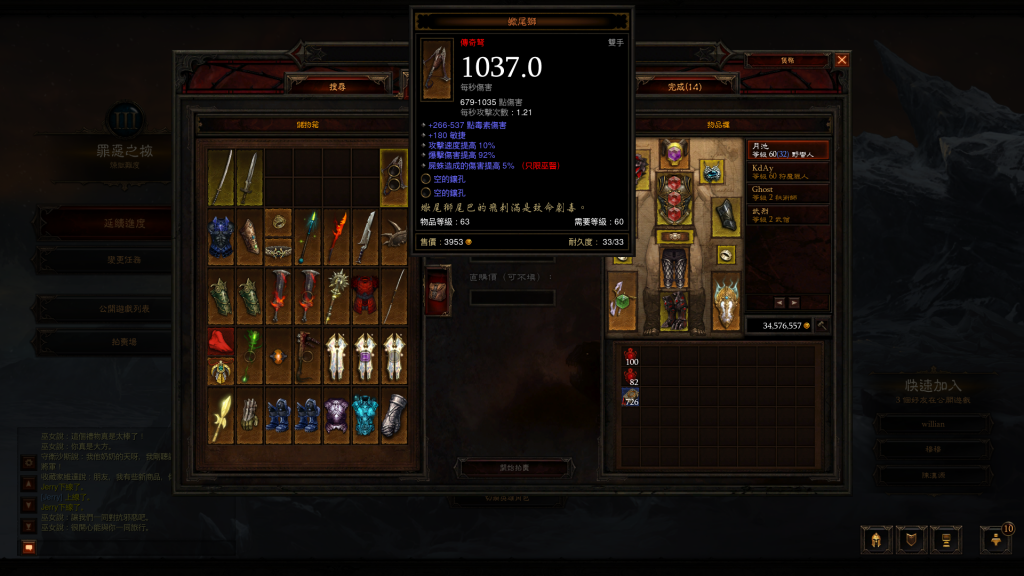Click the red hat item in stash
The image size is (1024, 576).
click(221, 341)
